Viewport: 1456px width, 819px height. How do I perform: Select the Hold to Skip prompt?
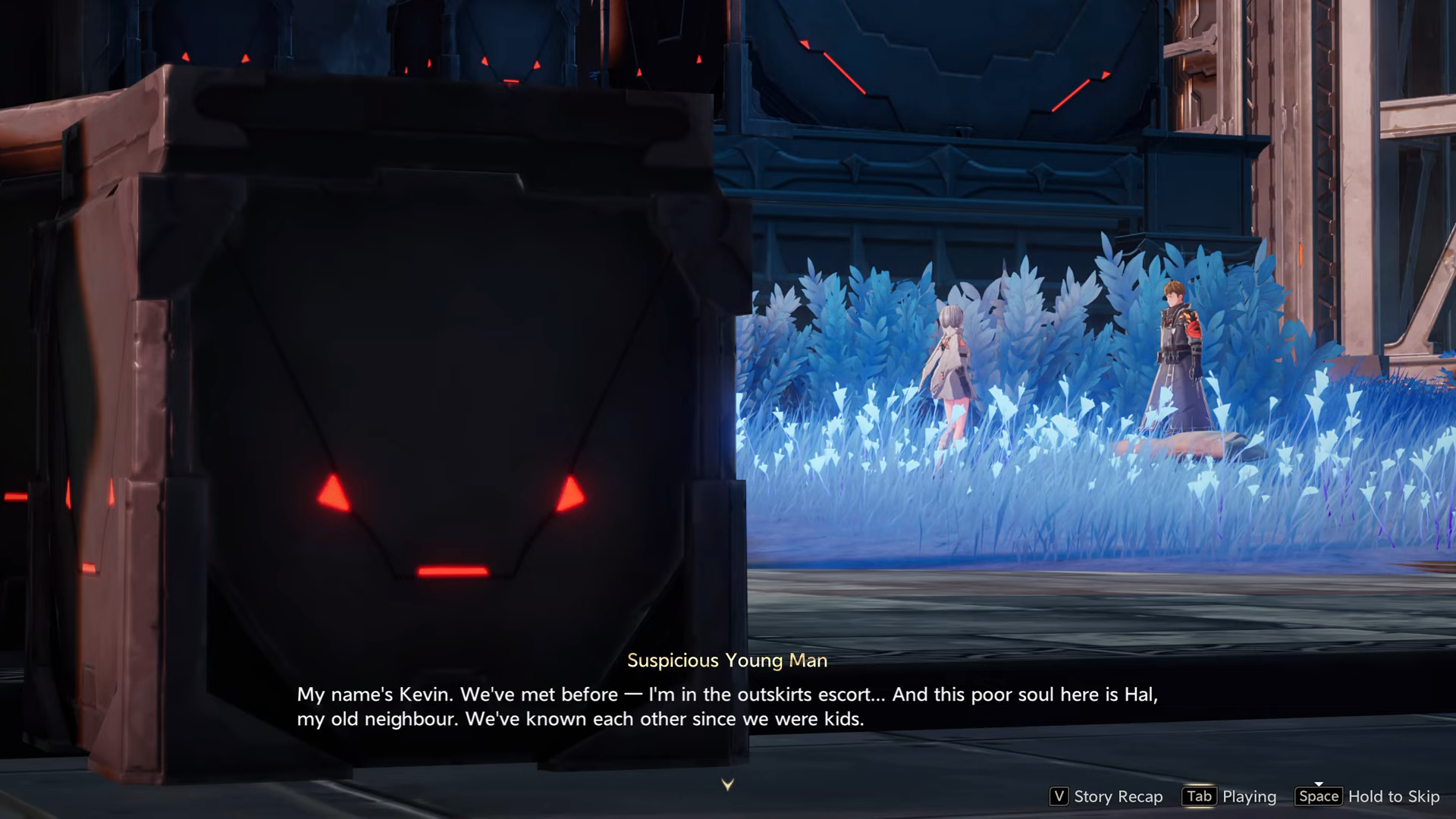tap(1394, 797)
